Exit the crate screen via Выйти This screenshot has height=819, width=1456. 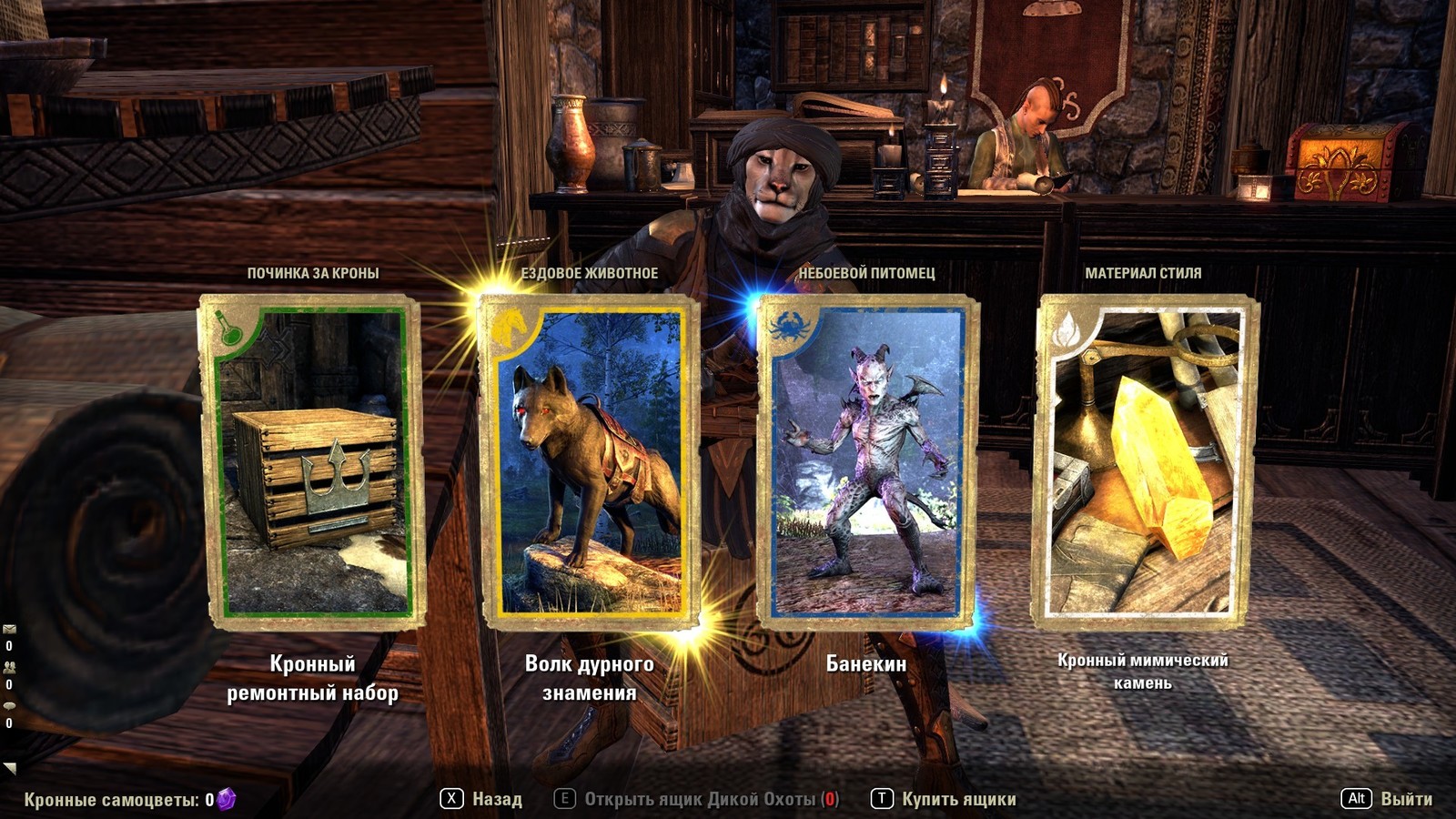pyautogui.click(x=1387, y=799)
